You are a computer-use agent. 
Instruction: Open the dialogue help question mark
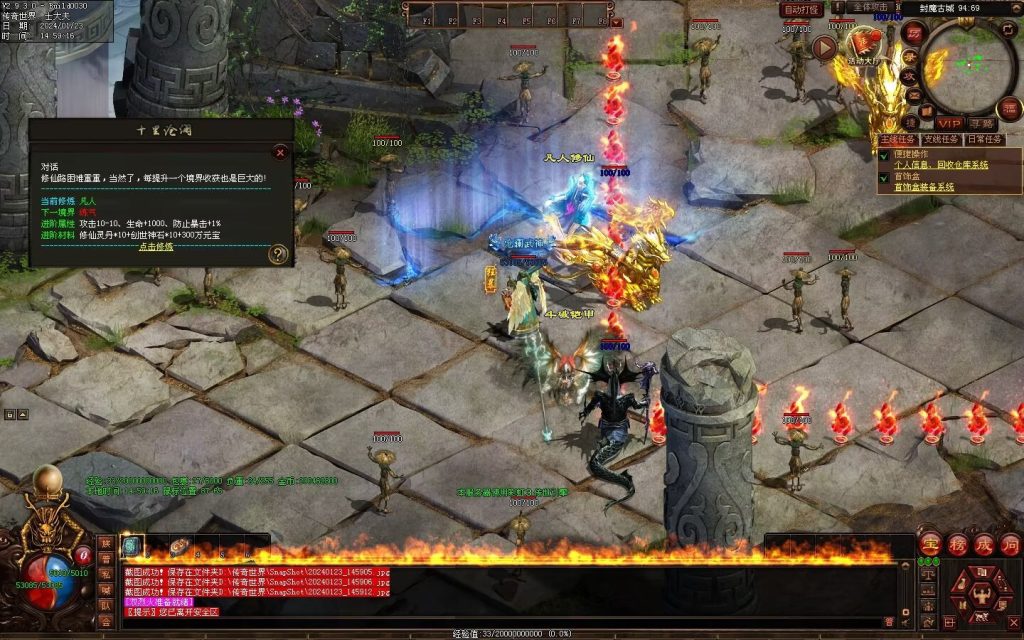point(278,254)
